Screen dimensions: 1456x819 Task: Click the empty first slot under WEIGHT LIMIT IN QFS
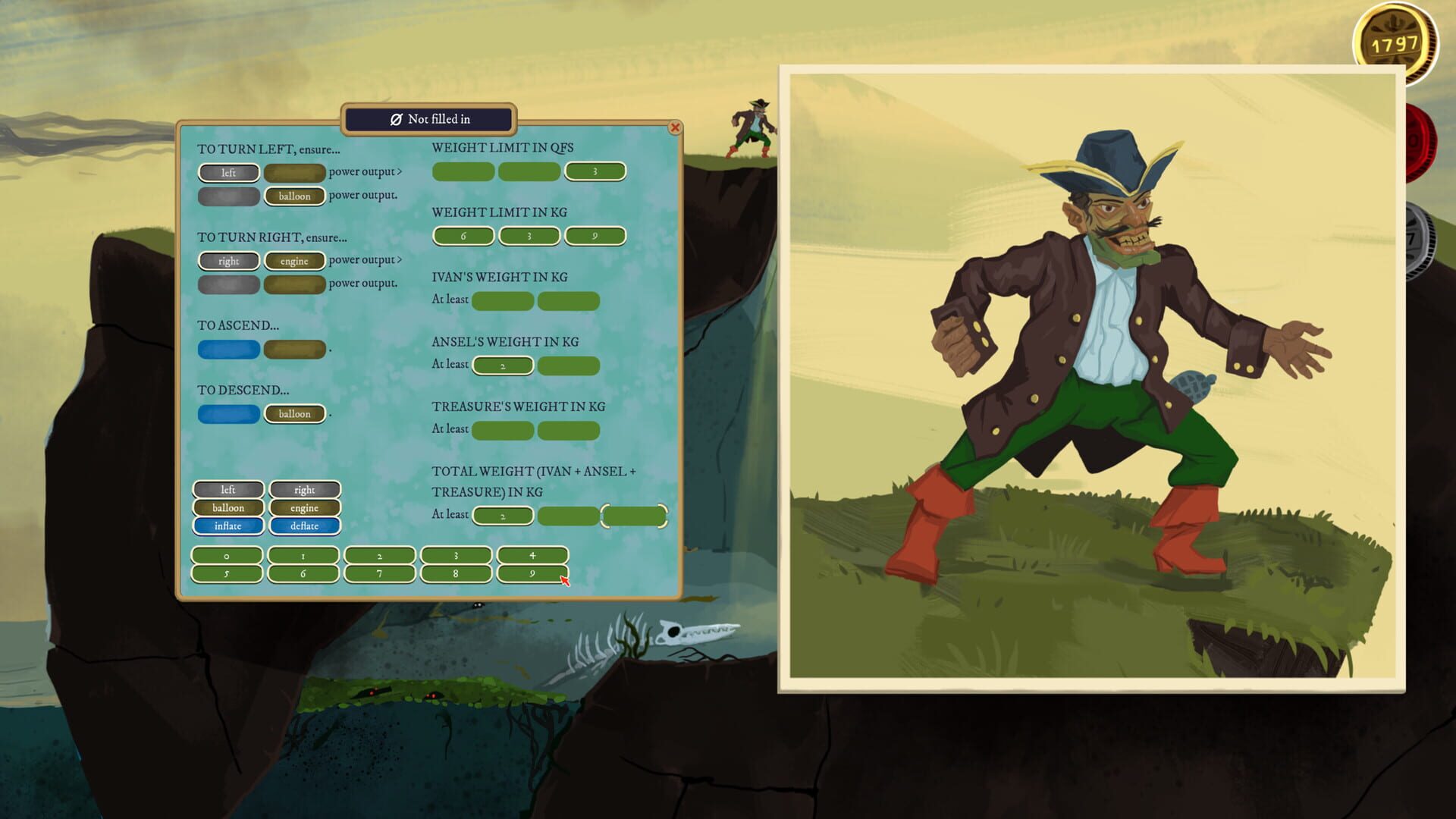click(463, 171)
